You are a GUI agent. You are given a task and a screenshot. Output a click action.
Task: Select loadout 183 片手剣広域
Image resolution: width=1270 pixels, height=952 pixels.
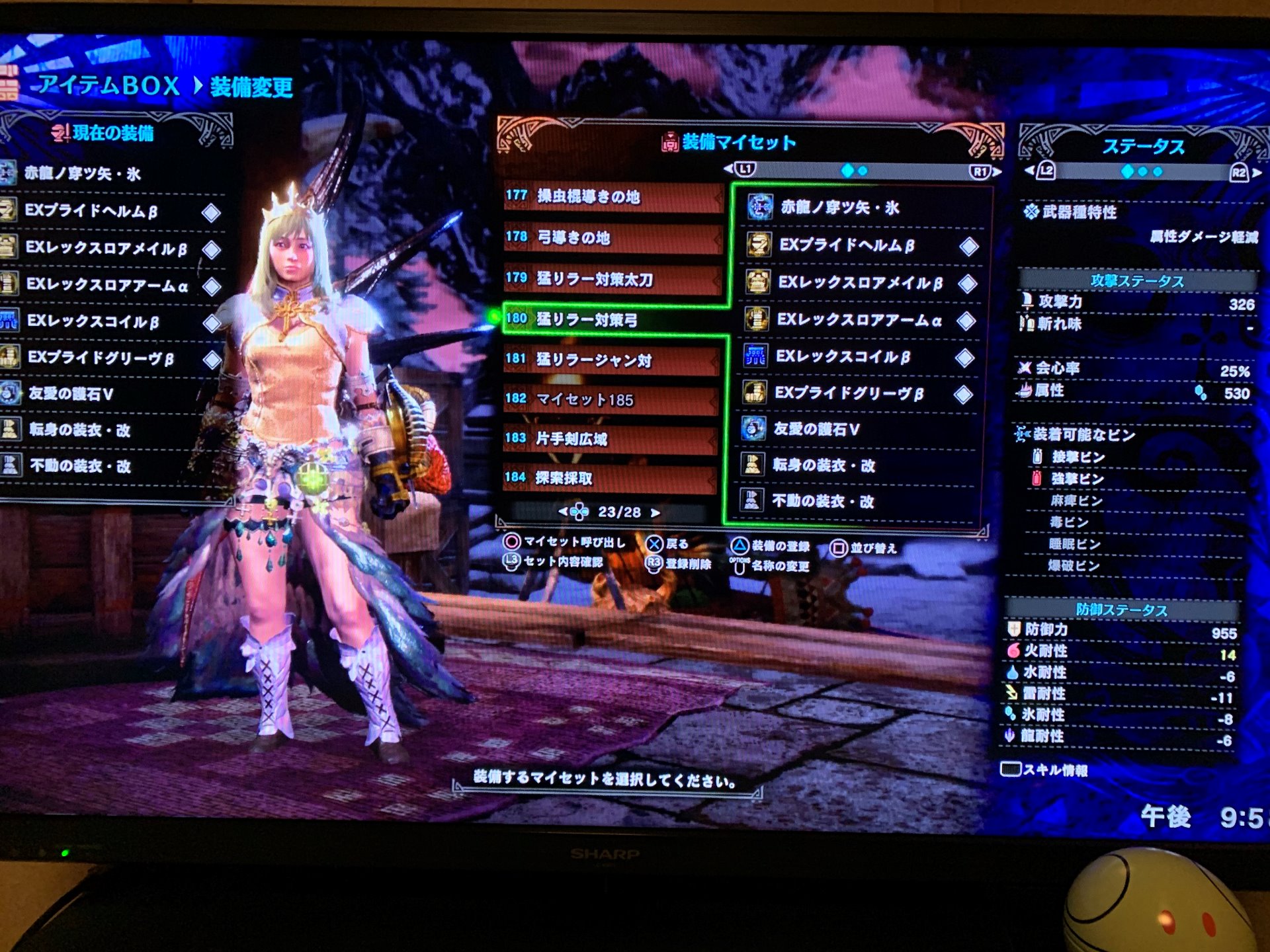click(x=612, y=439)
